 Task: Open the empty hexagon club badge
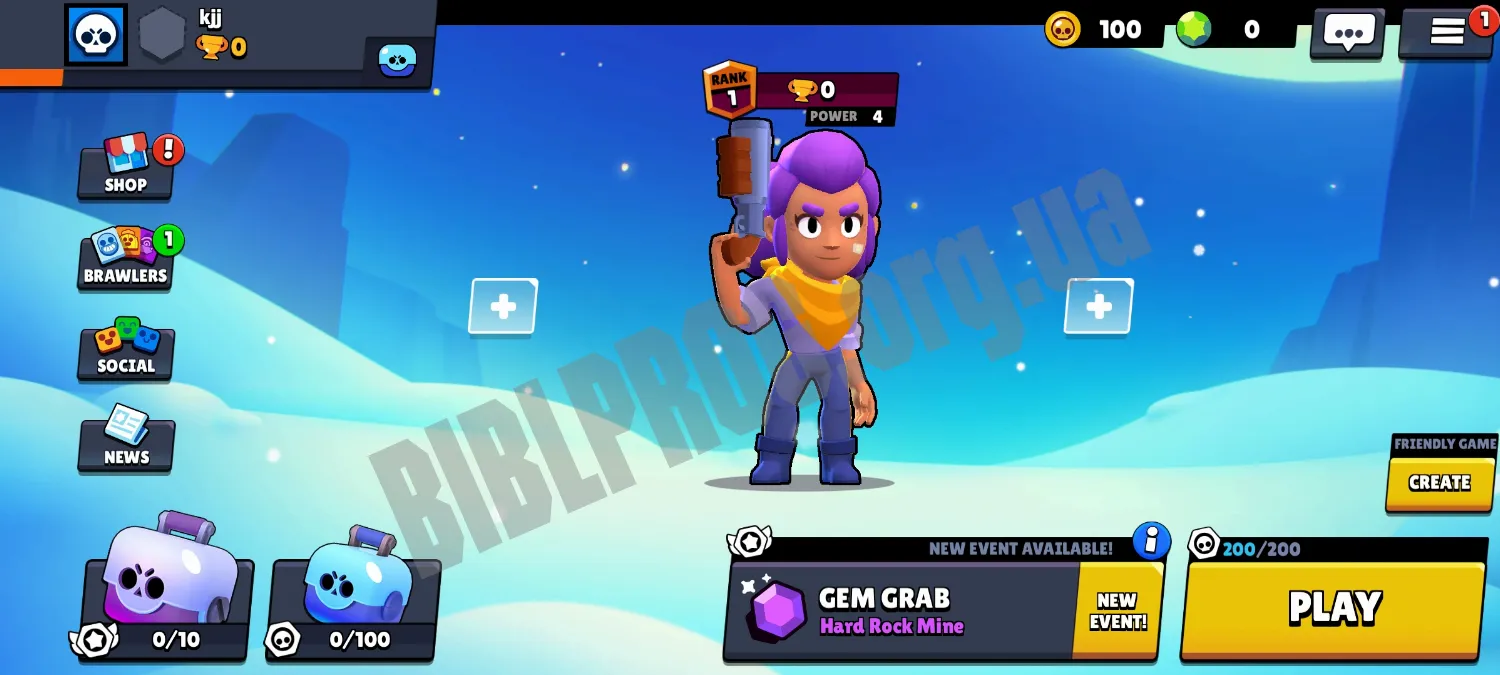161,36
